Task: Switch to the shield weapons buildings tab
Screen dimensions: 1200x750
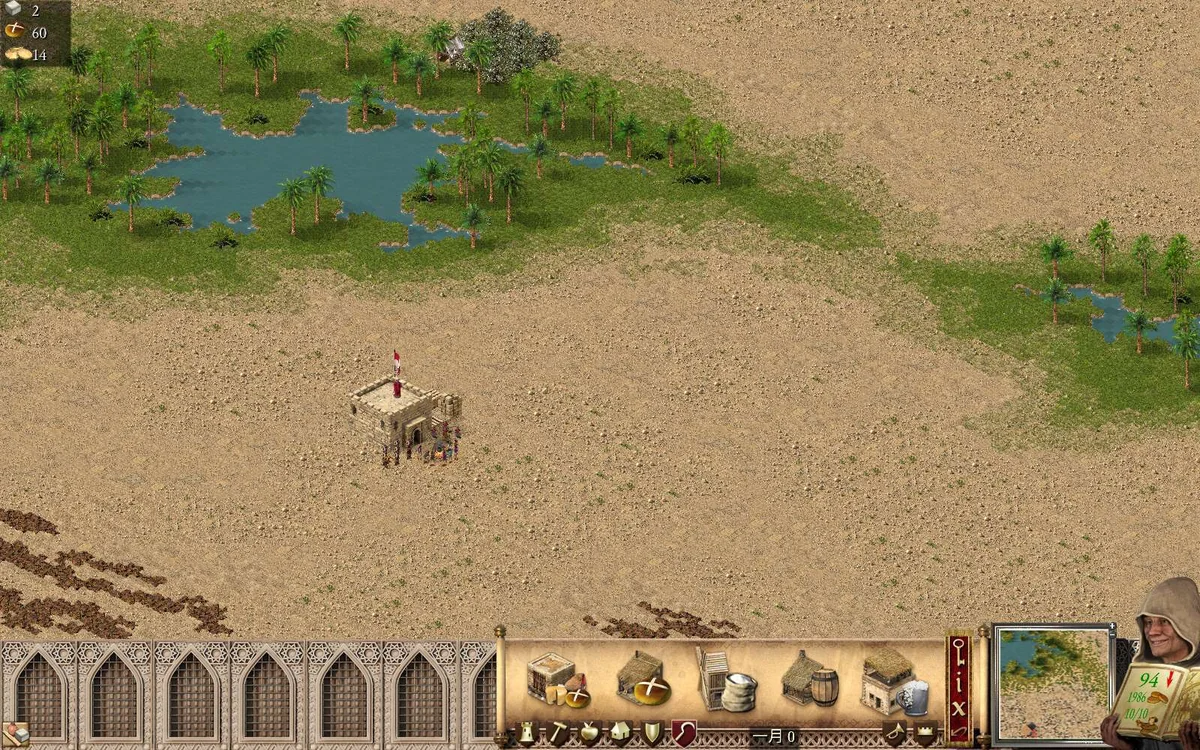Action: pyautogui.click(x=652, y=733)
